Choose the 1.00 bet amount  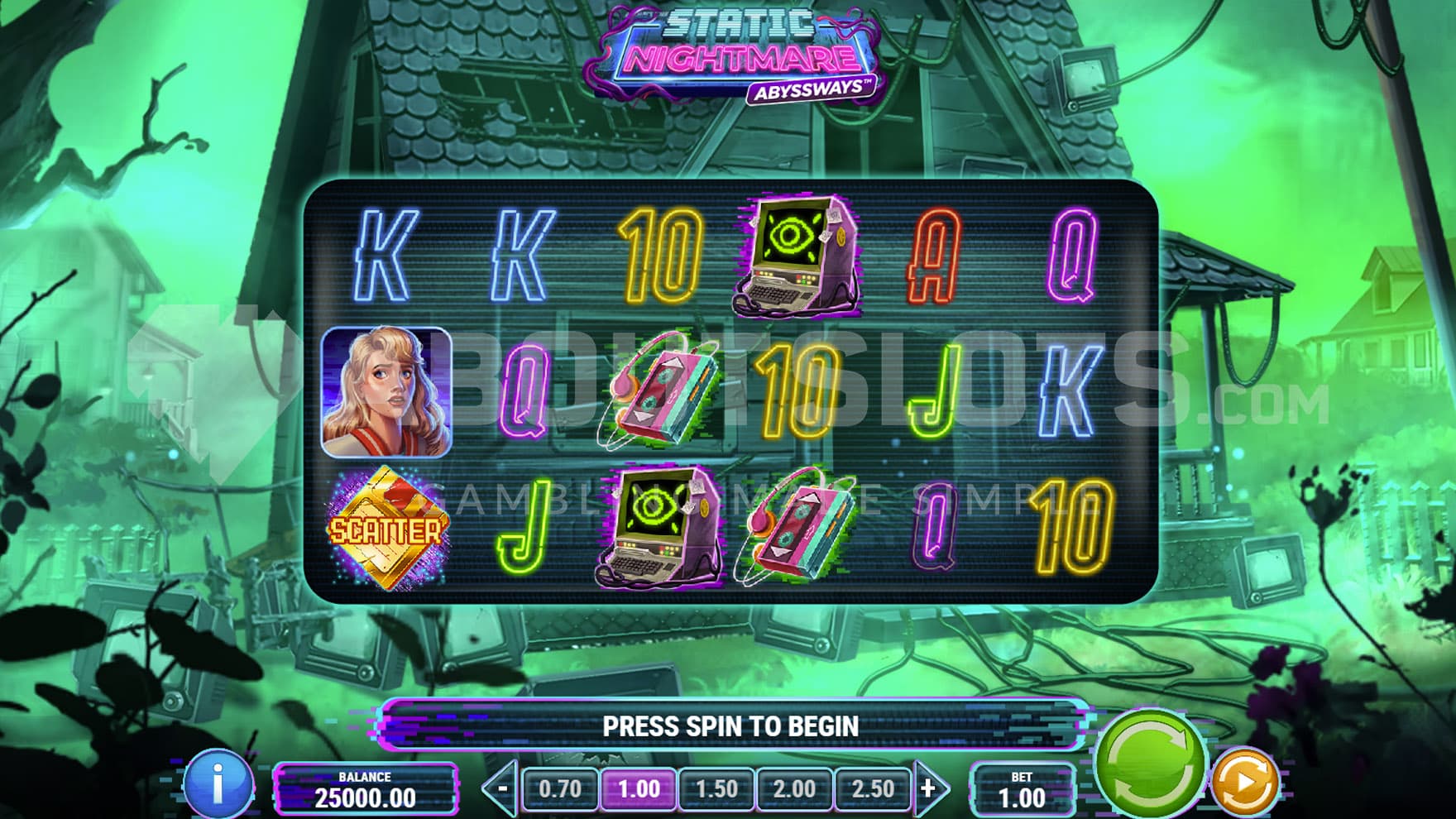coord(638,788)
